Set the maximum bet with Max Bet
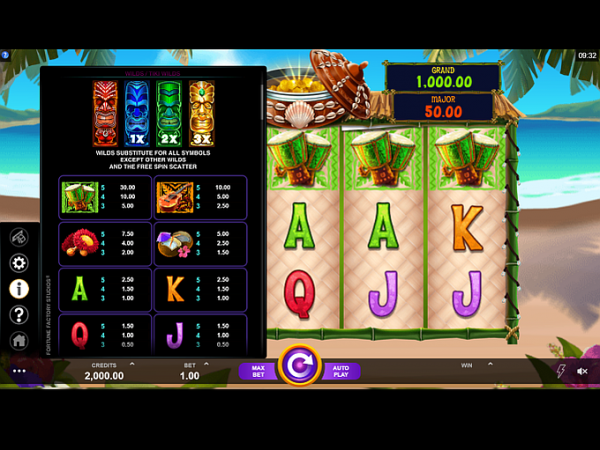 coord(257,371)
